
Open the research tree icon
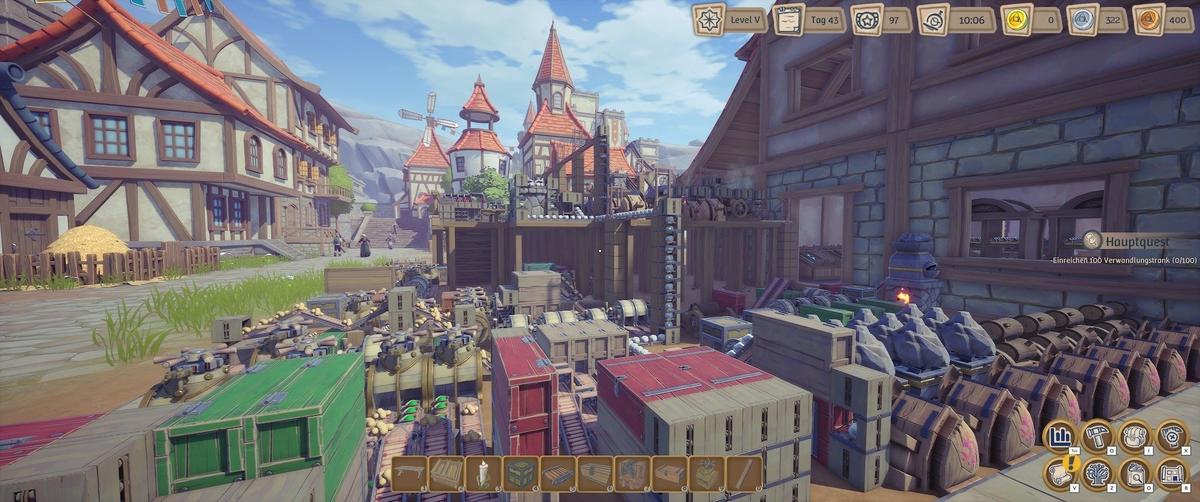(1097, 472)
